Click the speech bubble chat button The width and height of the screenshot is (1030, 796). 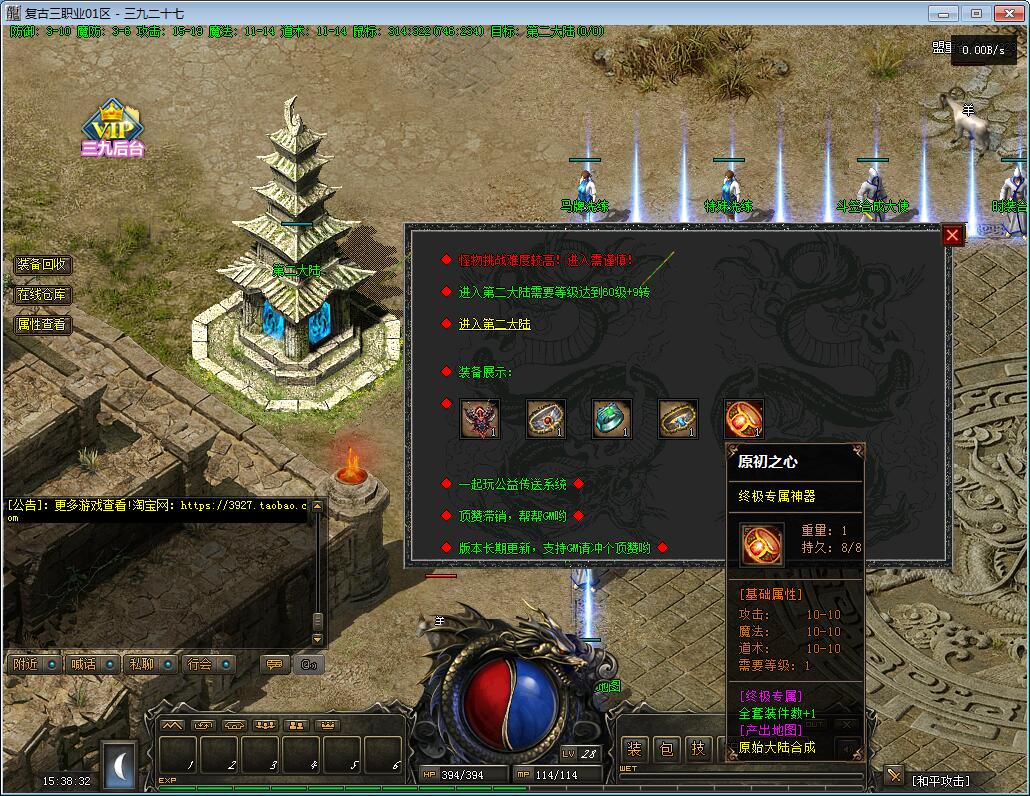point(273,664)
